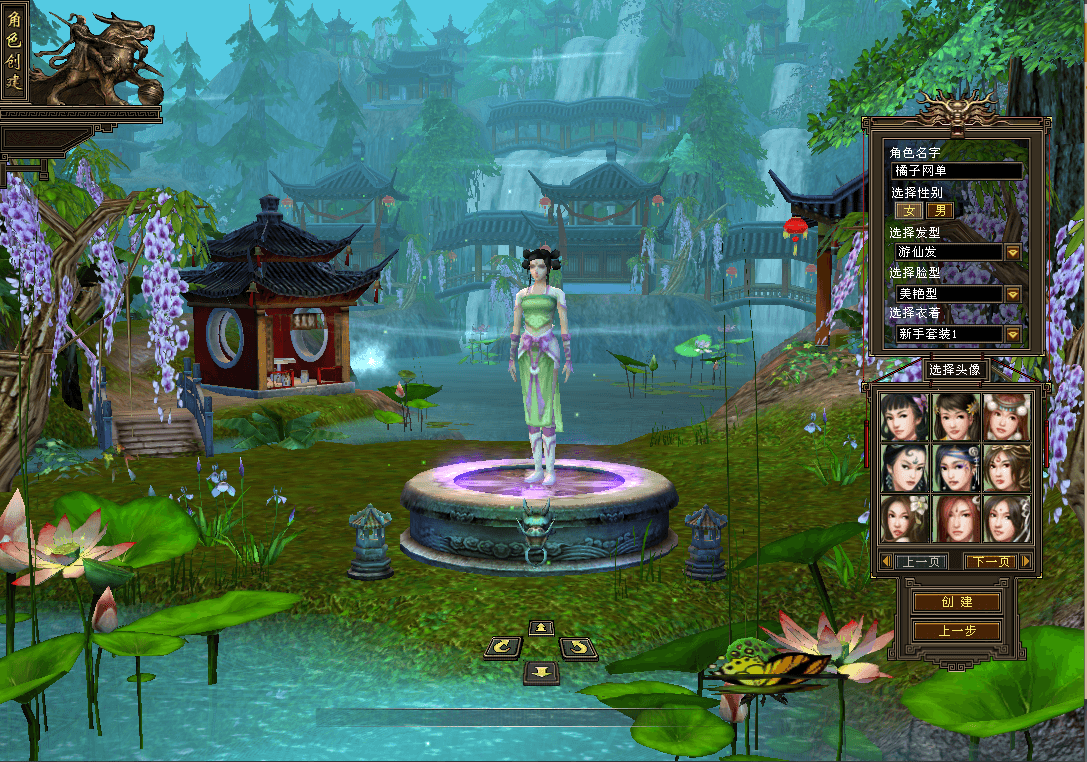The image size is (1087, 762).
Task: Click the right curved rotate arrow button
Action: click(x=578, y=648)
